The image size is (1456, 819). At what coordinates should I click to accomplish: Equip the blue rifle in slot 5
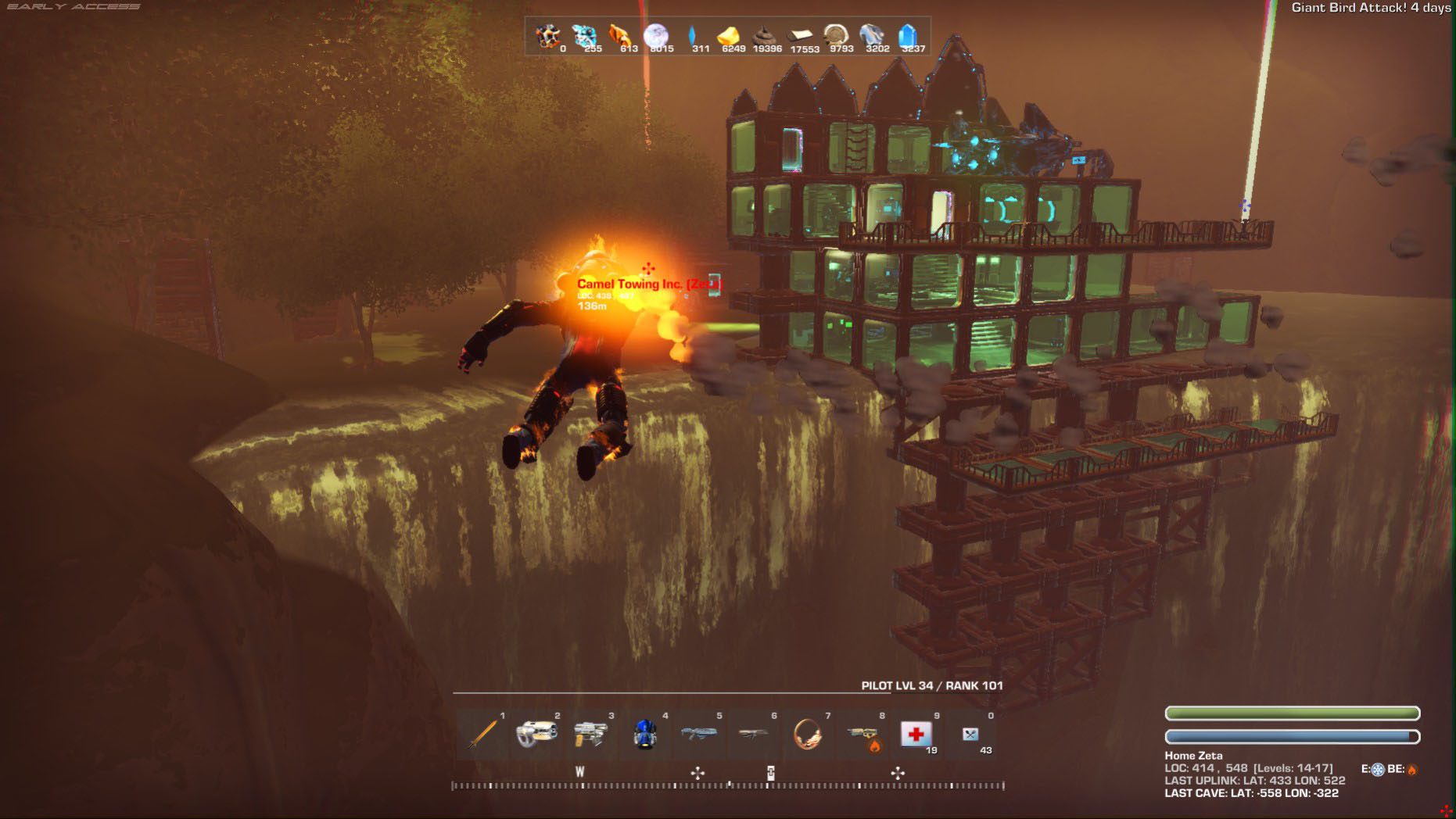pos(698,734)
